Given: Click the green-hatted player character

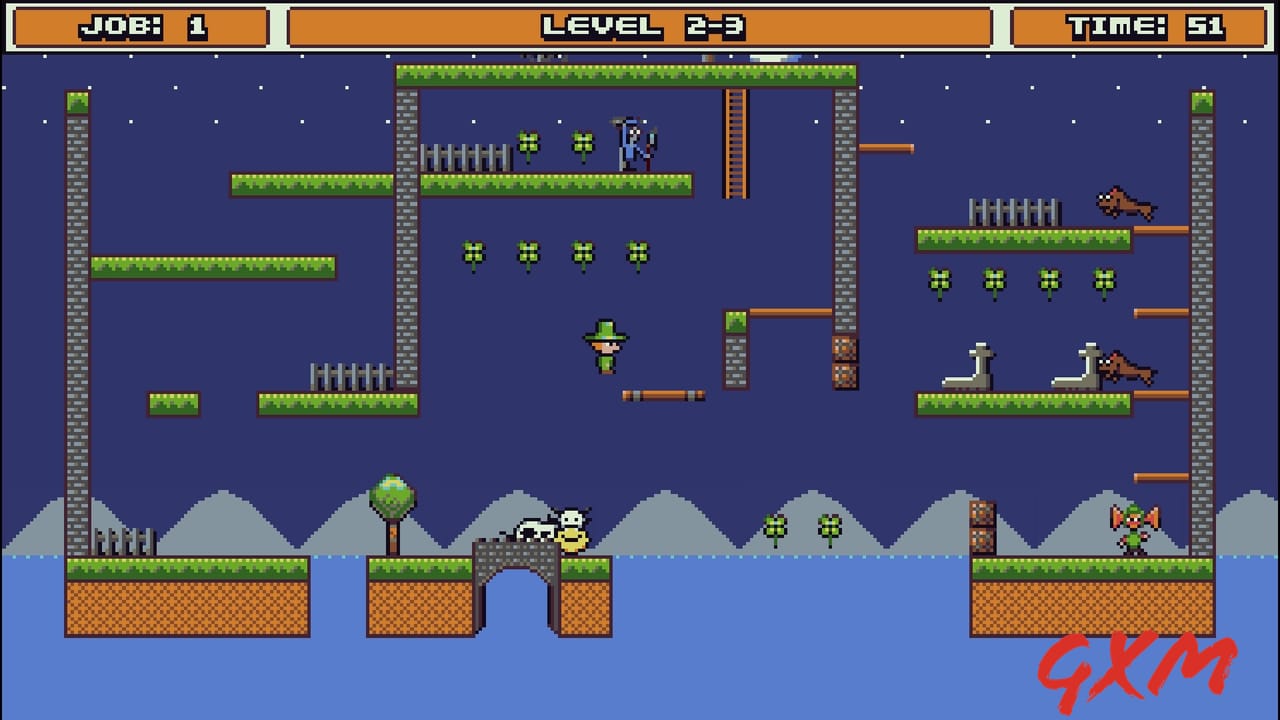Looking at the screenshot, I should point(603,347).
